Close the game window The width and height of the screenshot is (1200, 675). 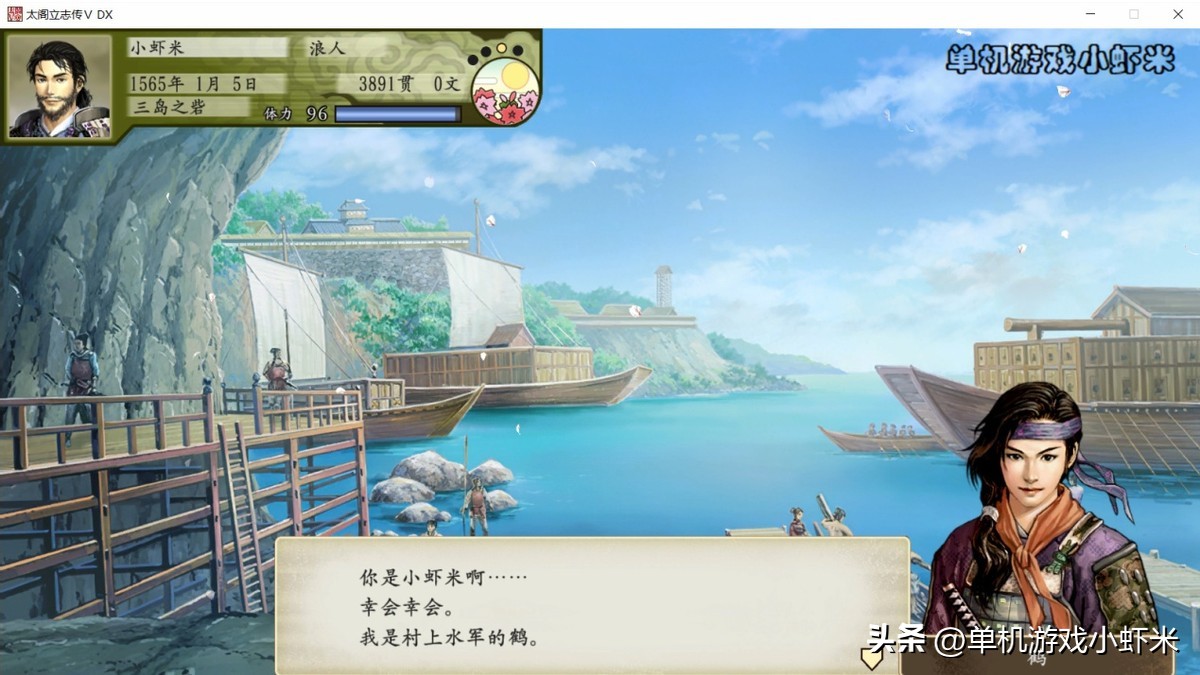[1178, 14]
